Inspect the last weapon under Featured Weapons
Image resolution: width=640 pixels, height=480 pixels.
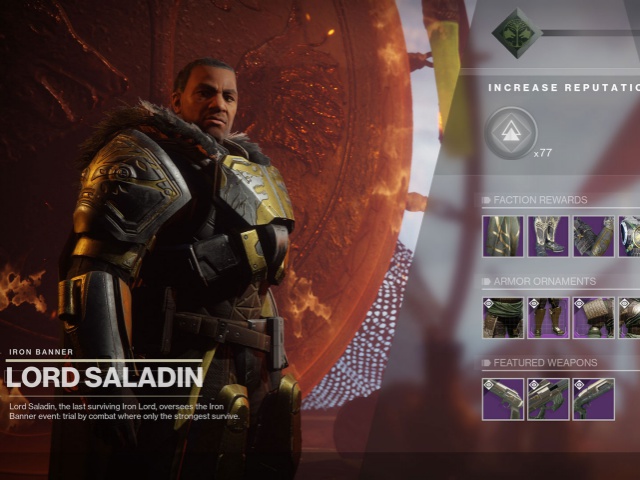point(593,399)
